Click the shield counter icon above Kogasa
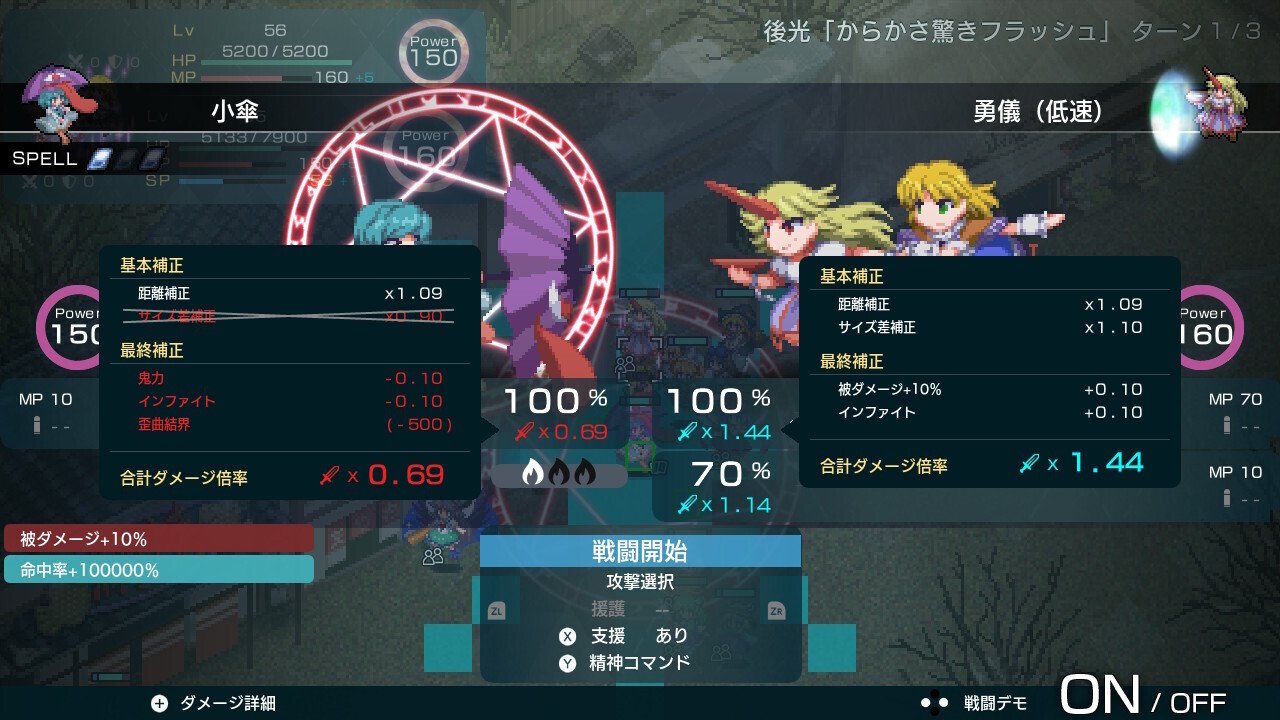Screen dimensions: 1280x720 click(x=113, y=60)
